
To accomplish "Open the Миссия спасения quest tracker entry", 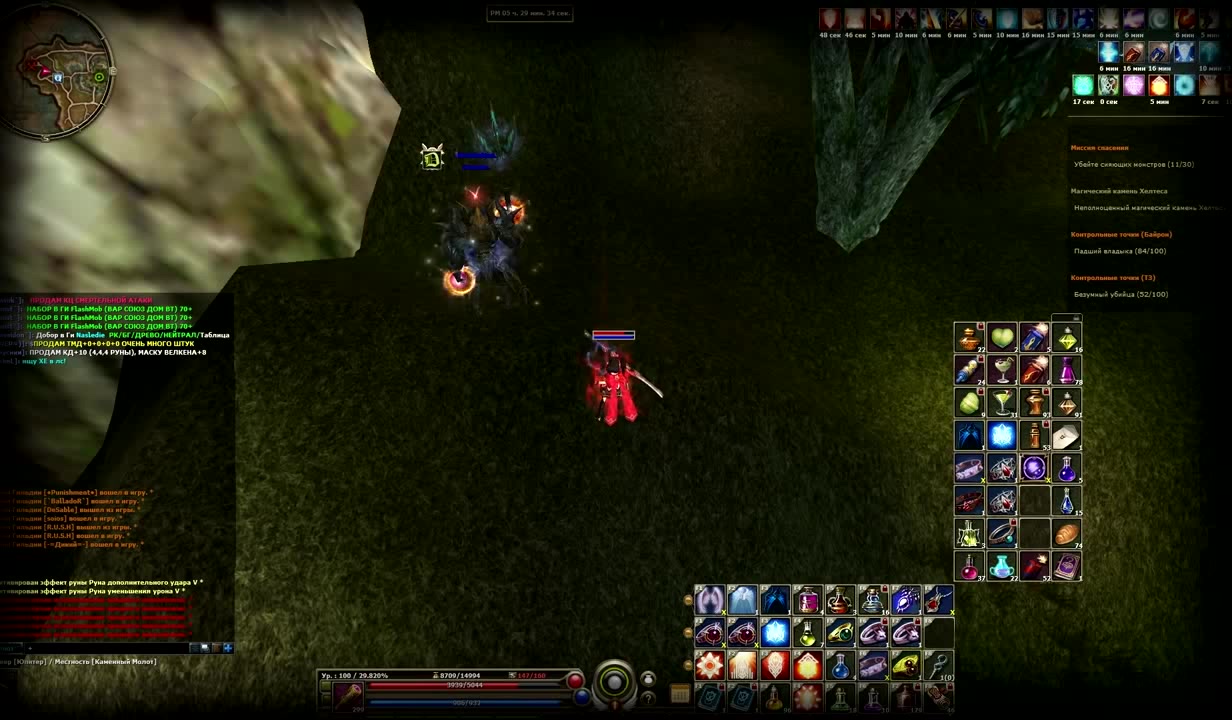I will click(x=1099, y=148).
